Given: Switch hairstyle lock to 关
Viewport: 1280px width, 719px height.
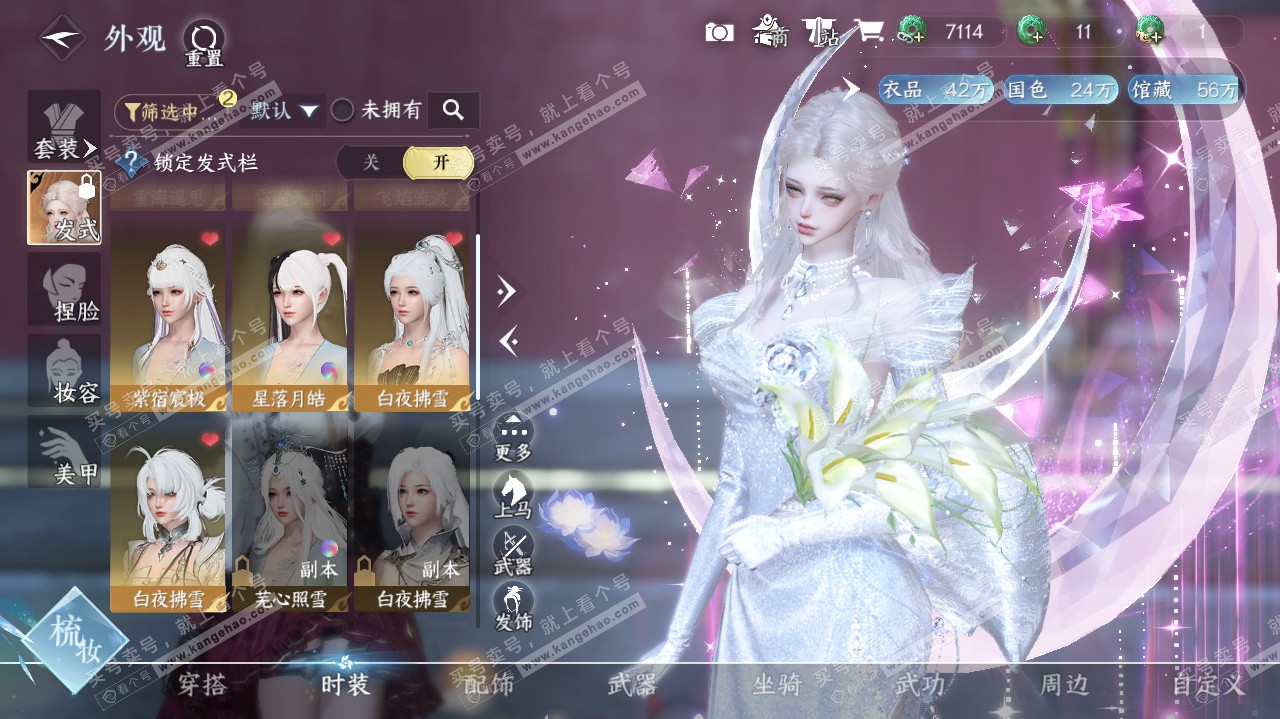Looking at the screenshot, I should coord(371,162).
